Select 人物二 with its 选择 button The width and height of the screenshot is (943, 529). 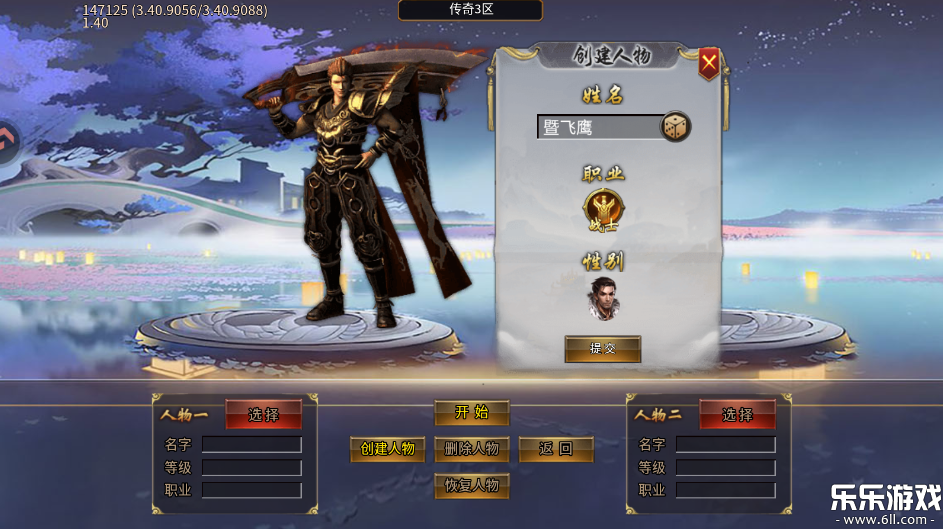pyautogui.click(x=737, y=414)
